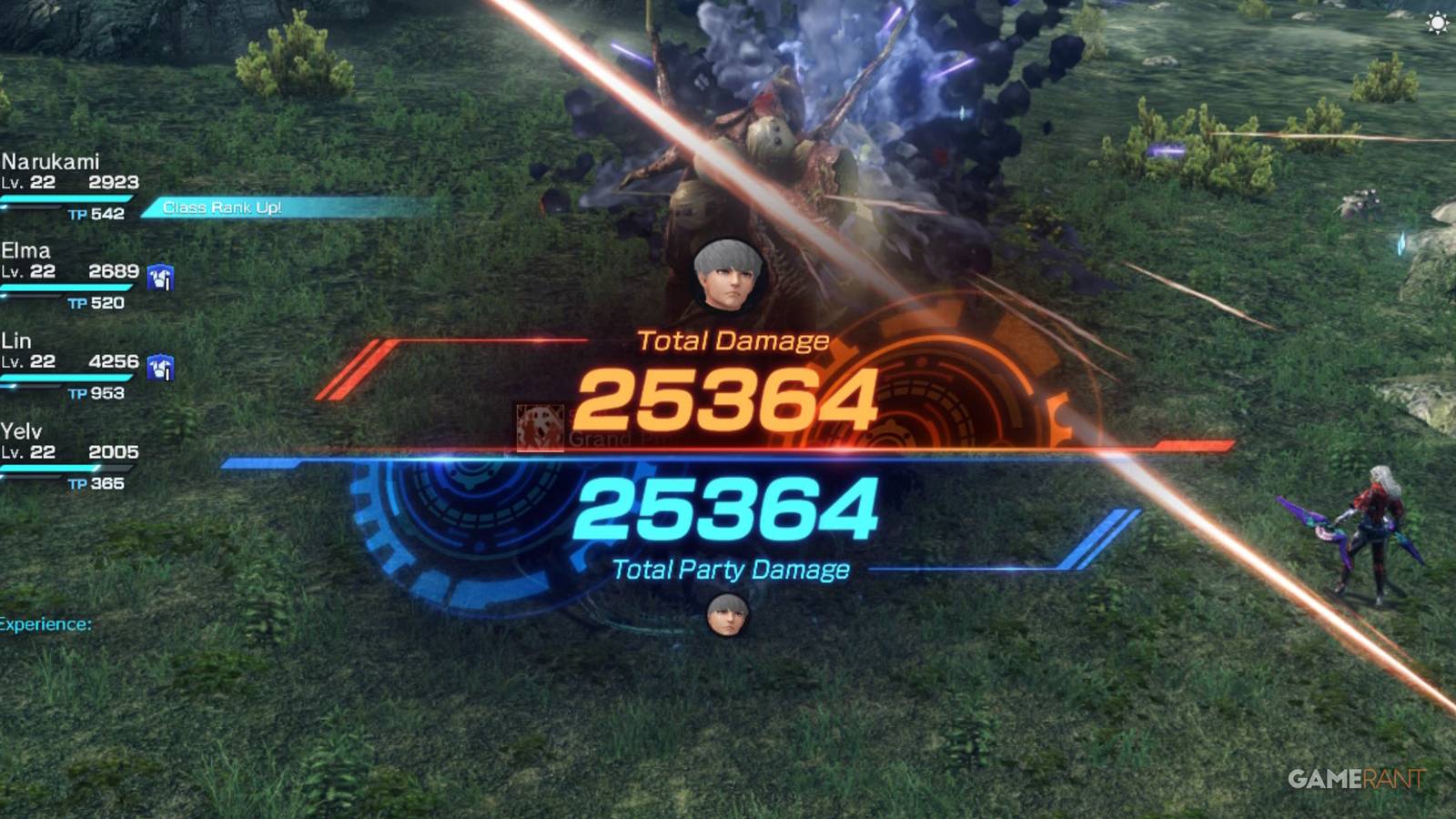
Task: Toggle visibility of the Total Damage display
Action: (x=733, y=341)
